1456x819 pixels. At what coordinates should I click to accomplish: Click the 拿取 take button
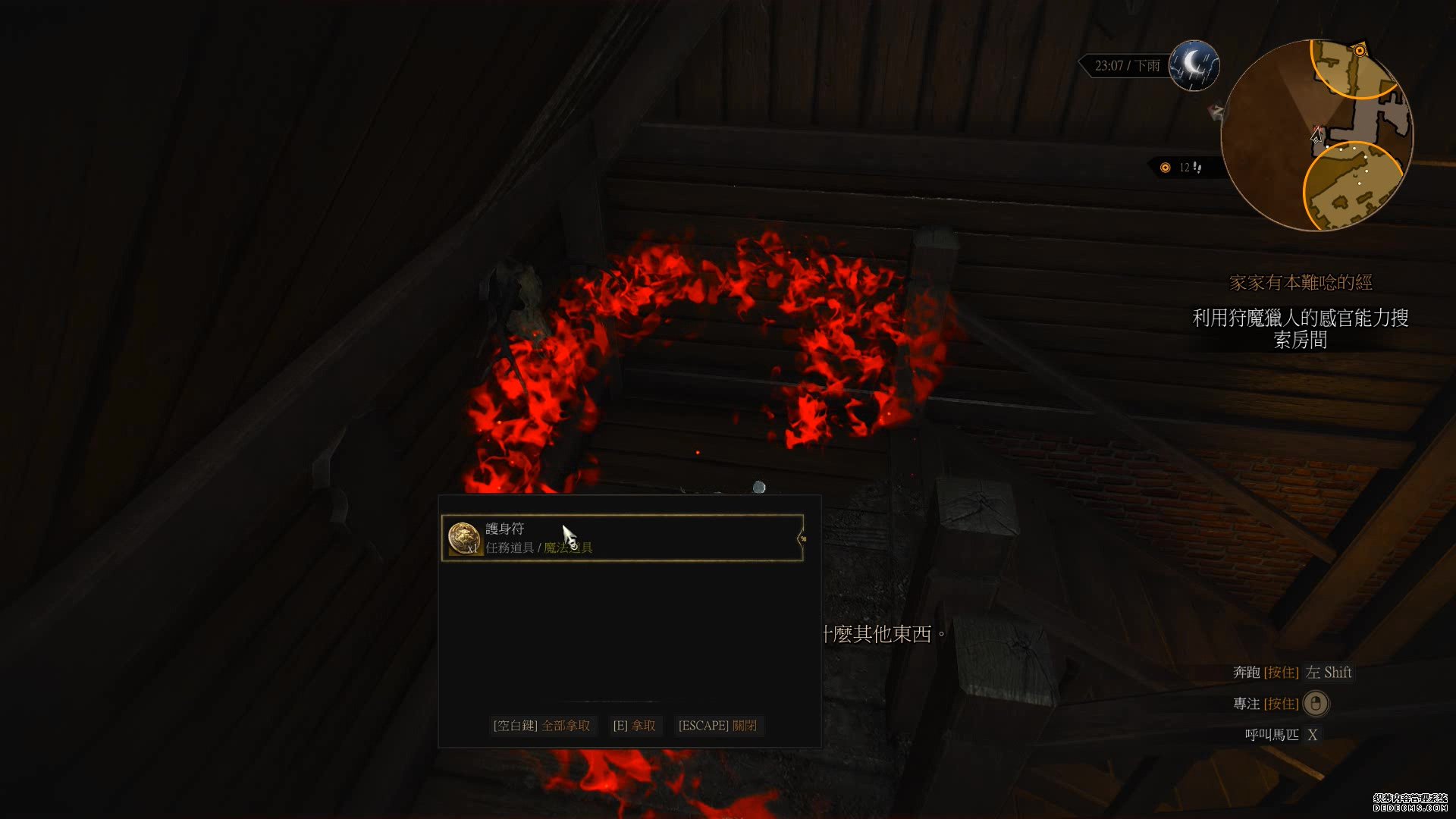click(634, 726)
